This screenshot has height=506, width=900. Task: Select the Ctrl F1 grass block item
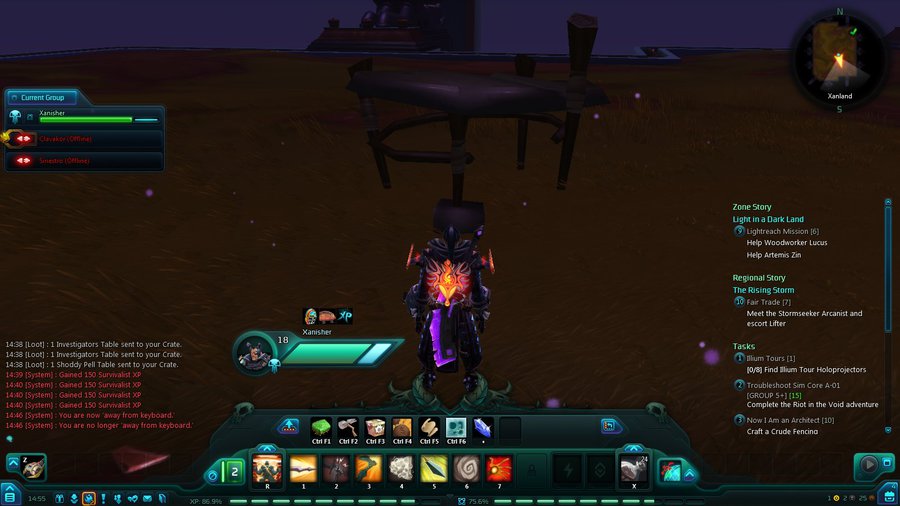[321, 429]
